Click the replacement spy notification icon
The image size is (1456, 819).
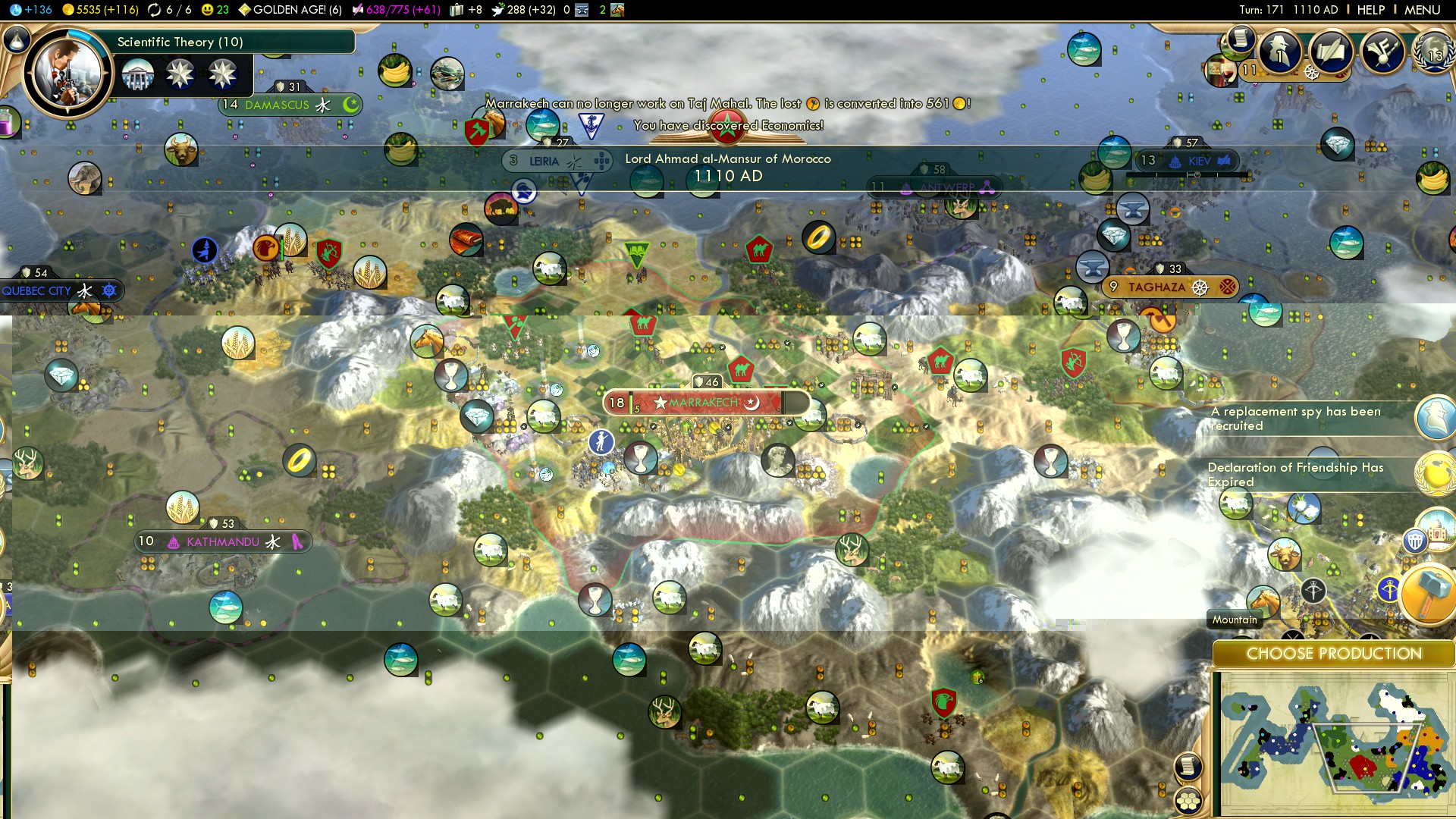[x=1436, y=418]
